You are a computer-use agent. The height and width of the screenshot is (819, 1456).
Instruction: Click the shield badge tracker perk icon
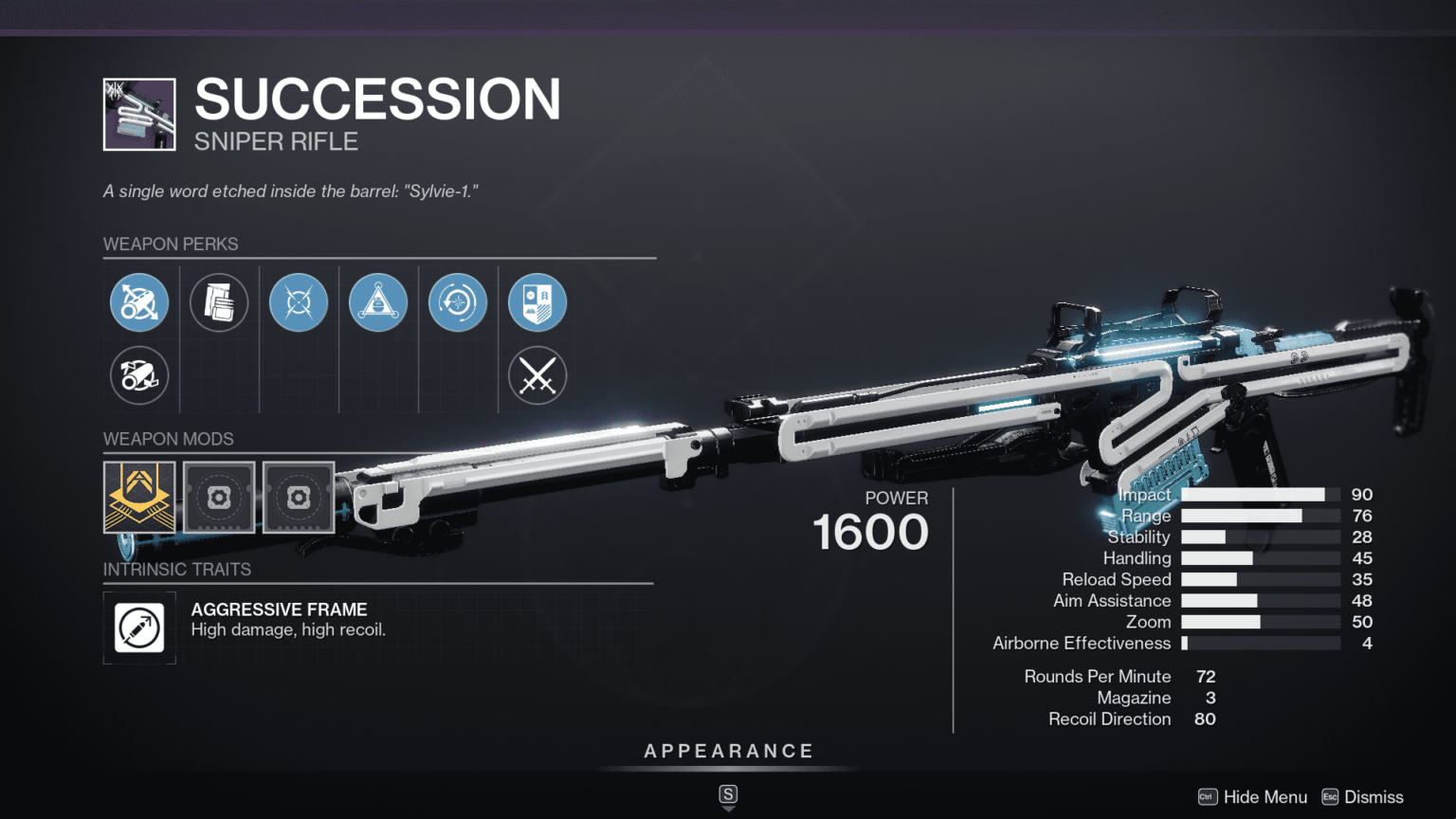click(x=537, y=301)
